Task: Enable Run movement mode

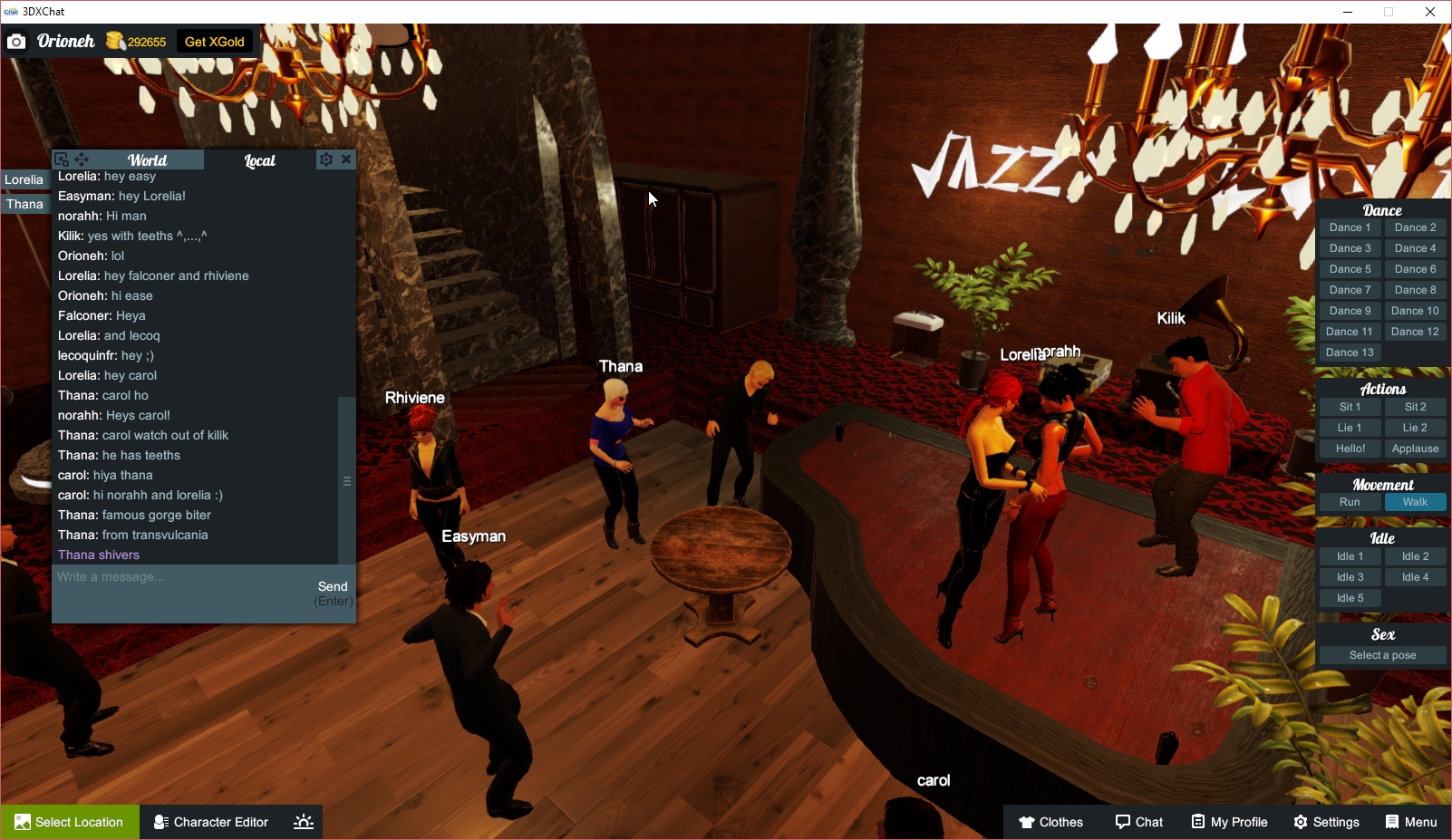Action: 1350,501
